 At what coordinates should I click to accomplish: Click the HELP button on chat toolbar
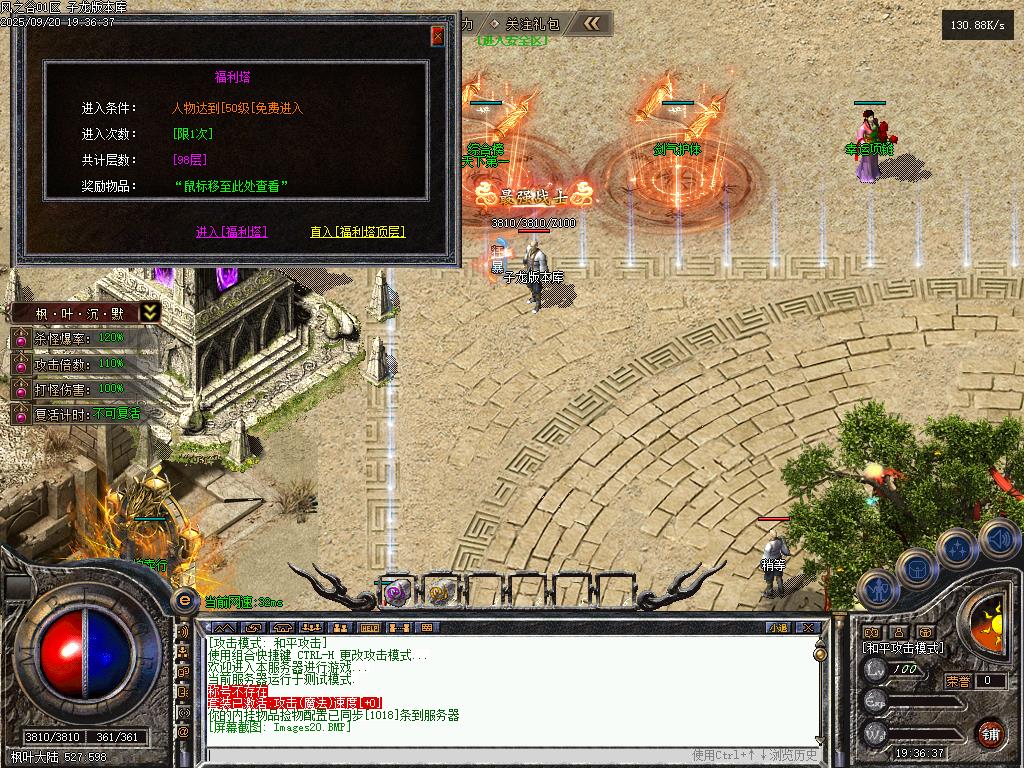369,628
